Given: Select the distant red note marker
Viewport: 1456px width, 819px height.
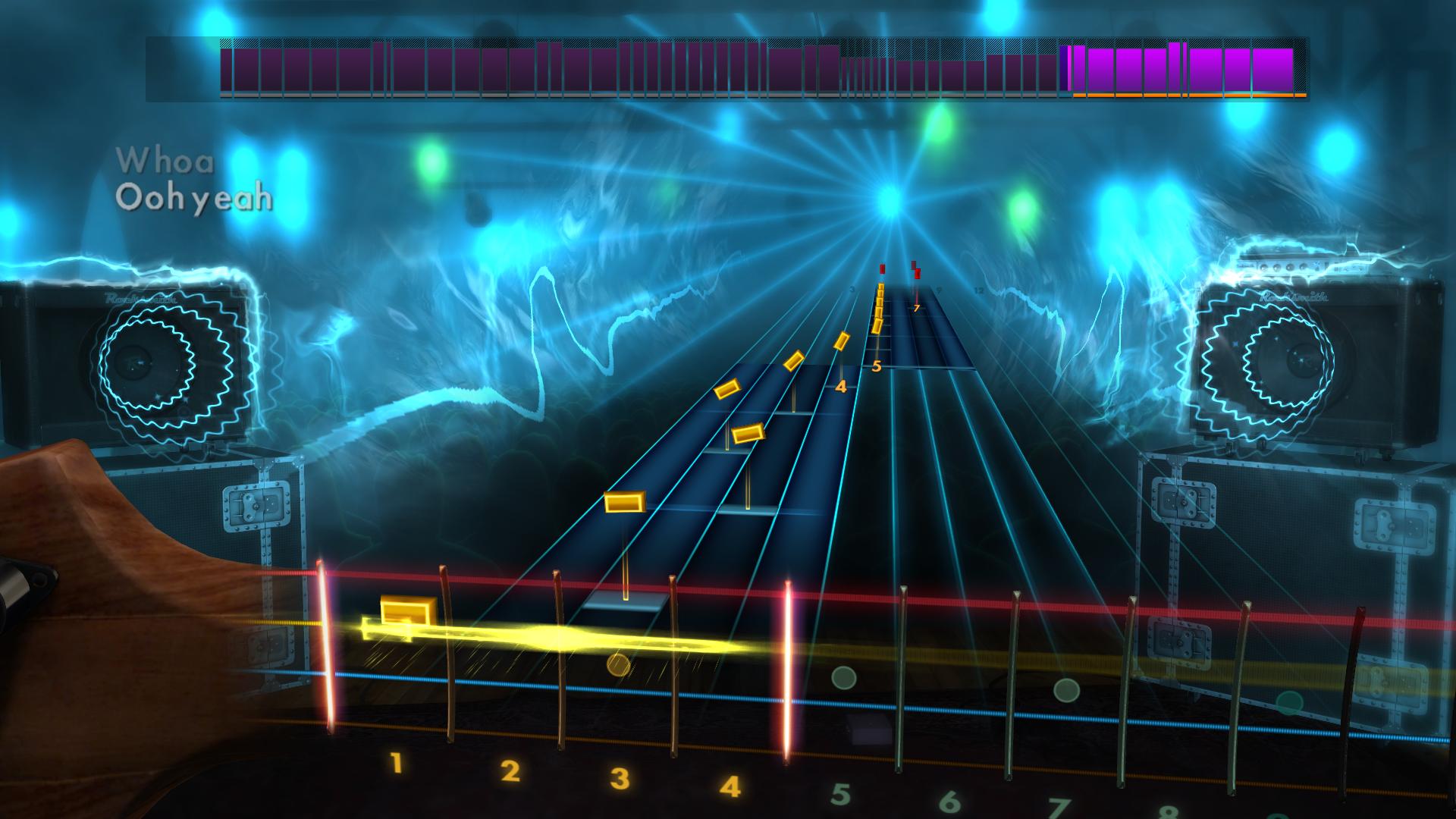Looking at the screenshot, I should (882, 270).
